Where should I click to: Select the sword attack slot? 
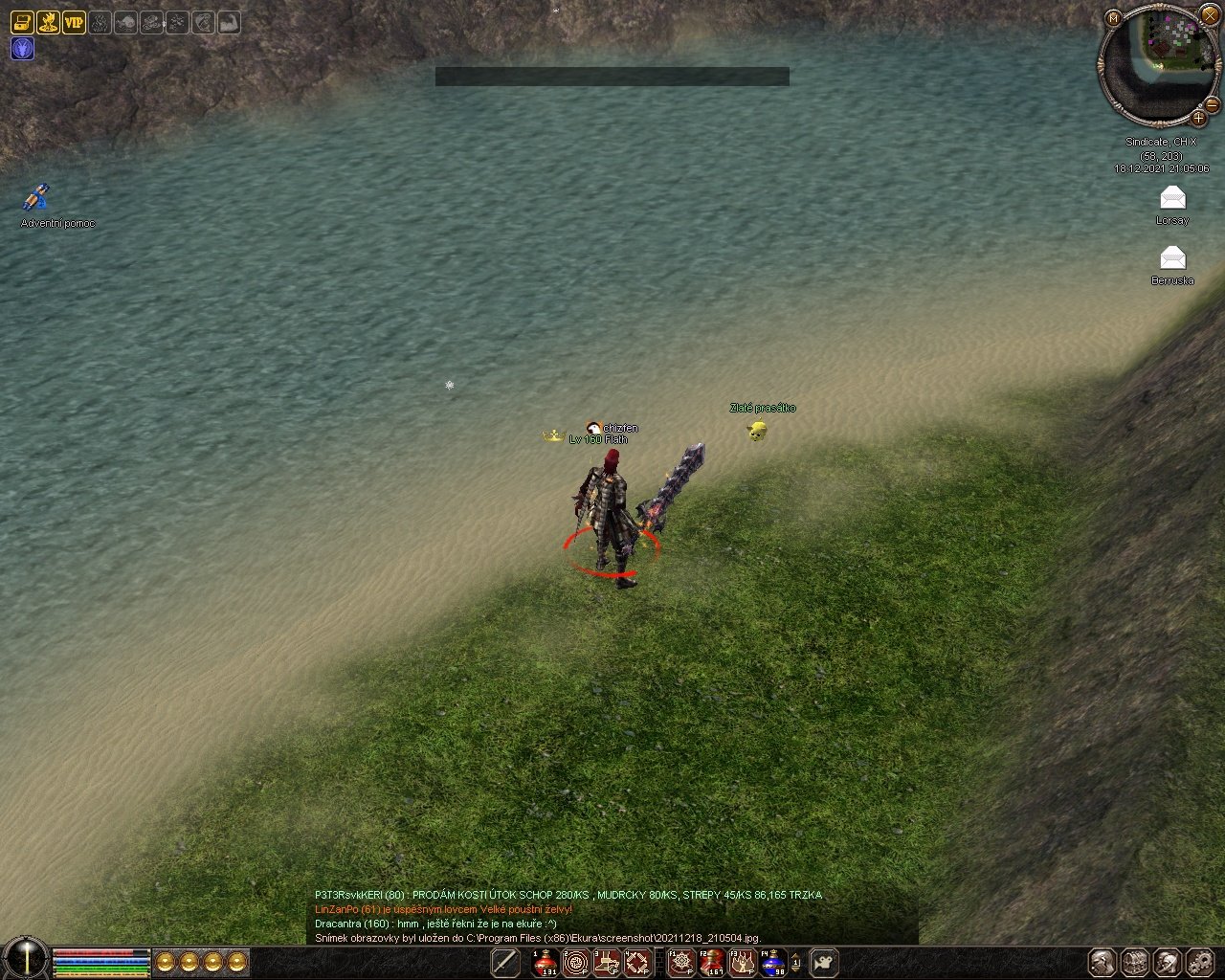(505, 963)
